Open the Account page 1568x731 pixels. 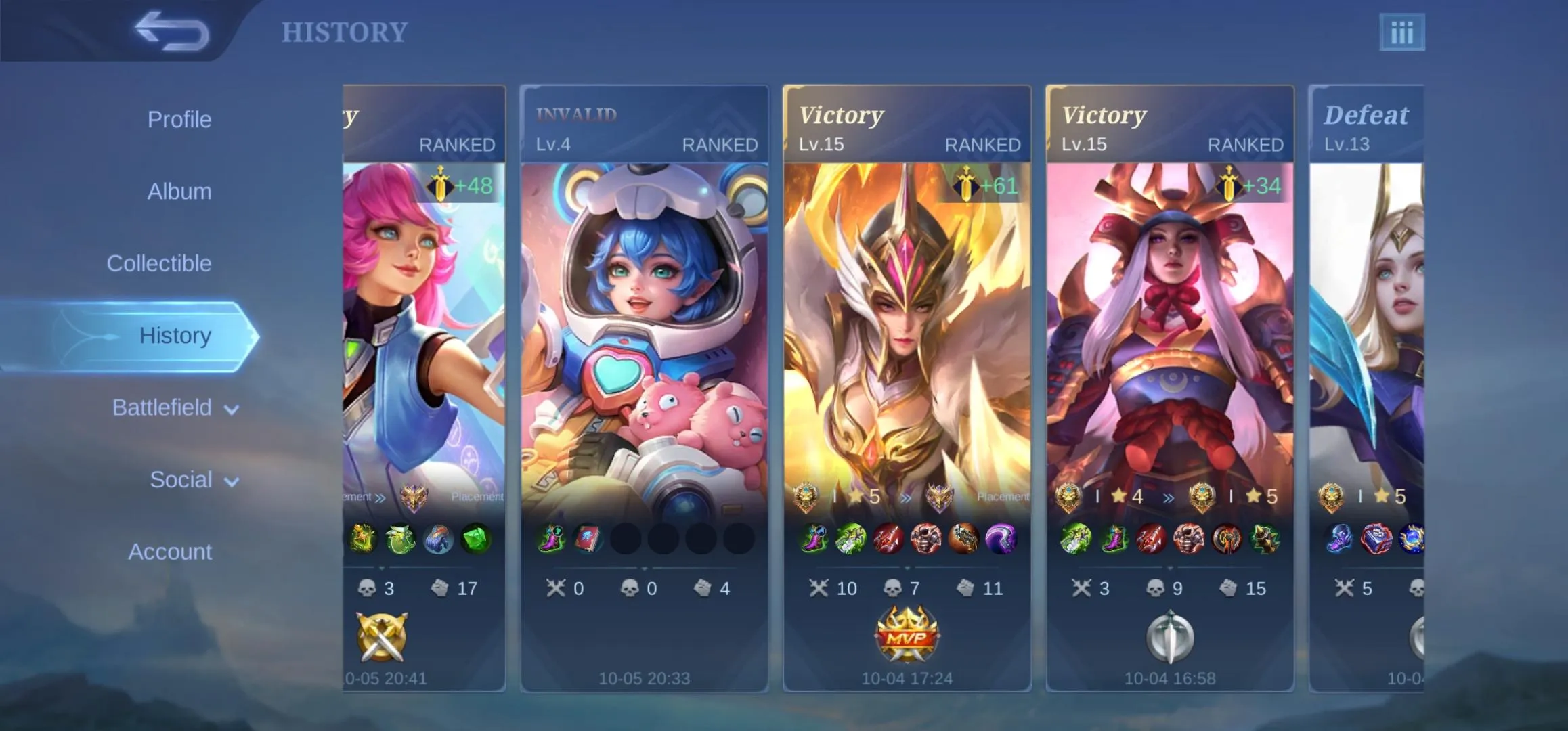click(x=170, y=552)
